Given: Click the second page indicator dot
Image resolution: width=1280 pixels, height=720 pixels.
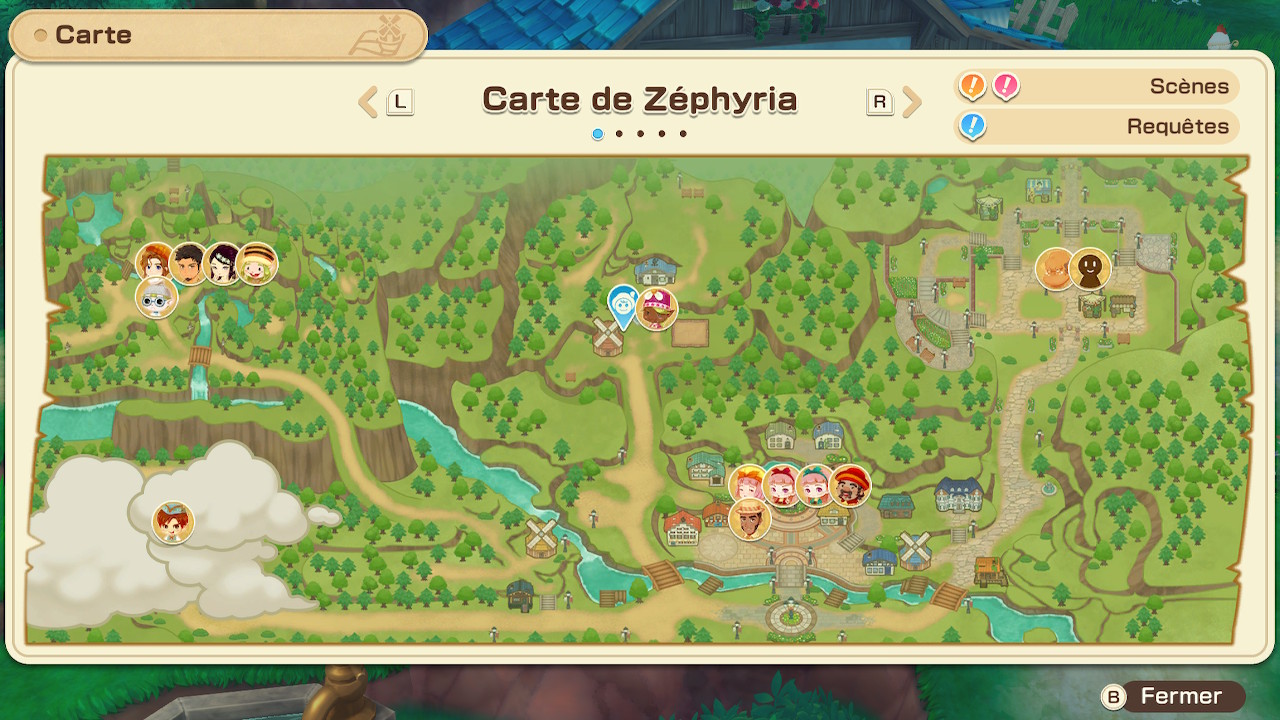Looking at the screenshot, I should coord(619,132).
